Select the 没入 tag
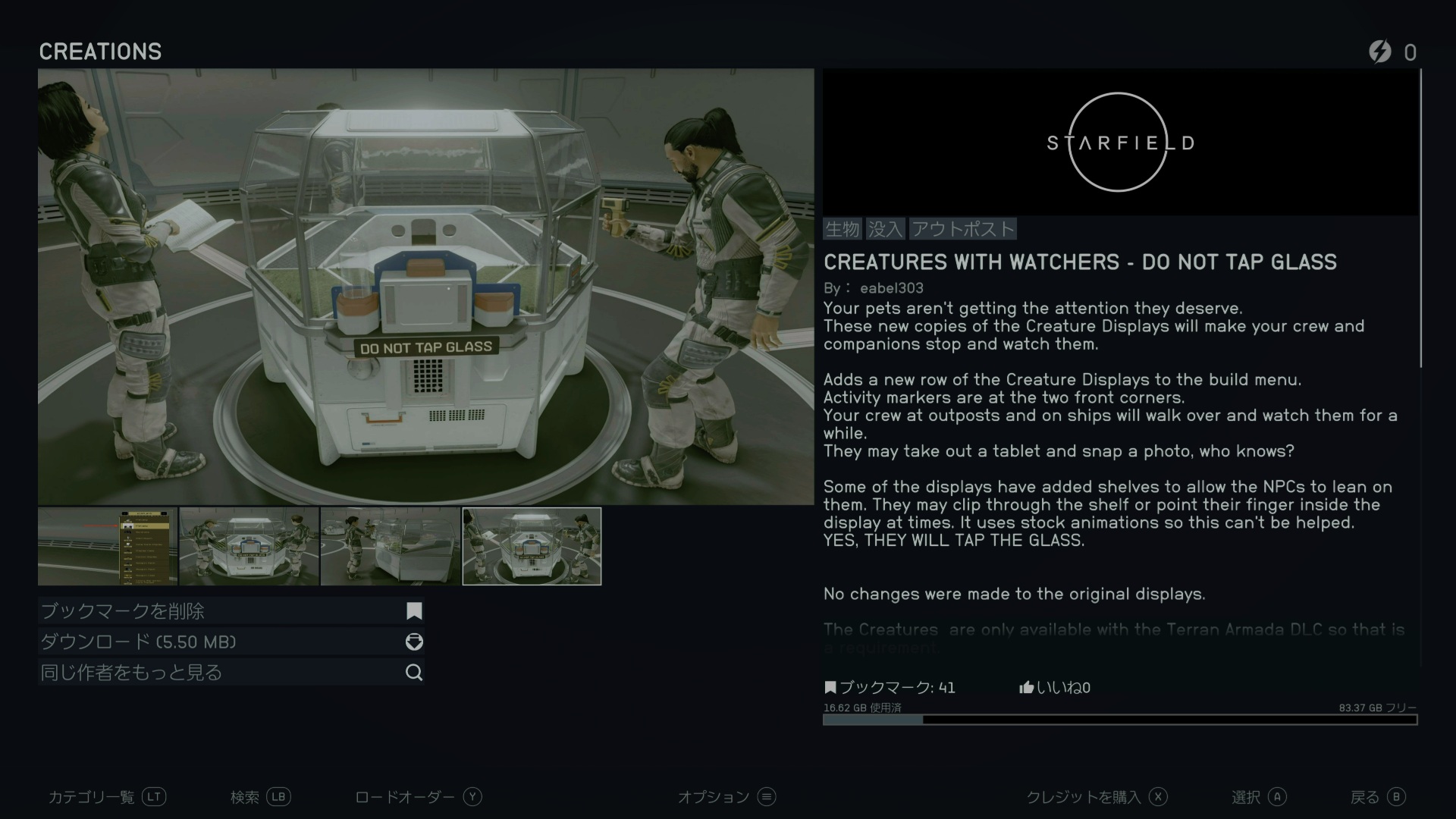This screenshot has width=1456, height=819. click(885, 229)
